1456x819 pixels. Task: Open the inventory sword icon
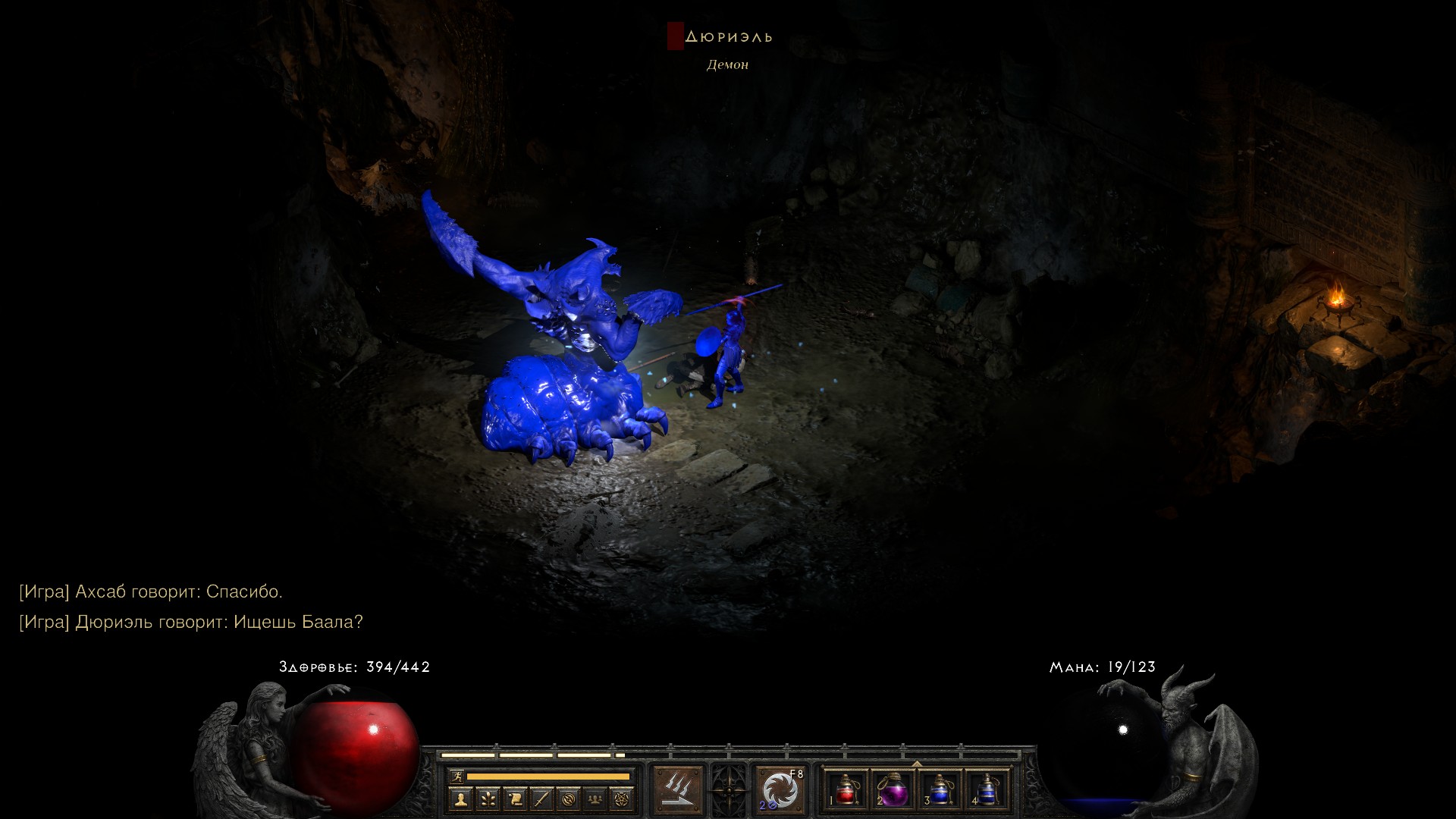[542, 799]
